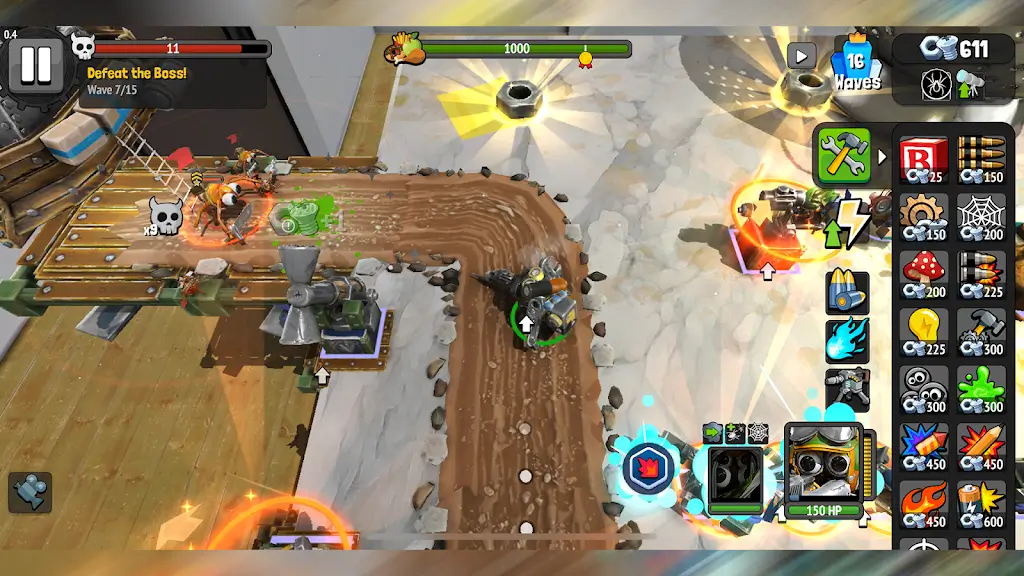This screenshot has width=1024, height=576.
Task: Choose the gear tower costing 150
Action: coord(923,217)
